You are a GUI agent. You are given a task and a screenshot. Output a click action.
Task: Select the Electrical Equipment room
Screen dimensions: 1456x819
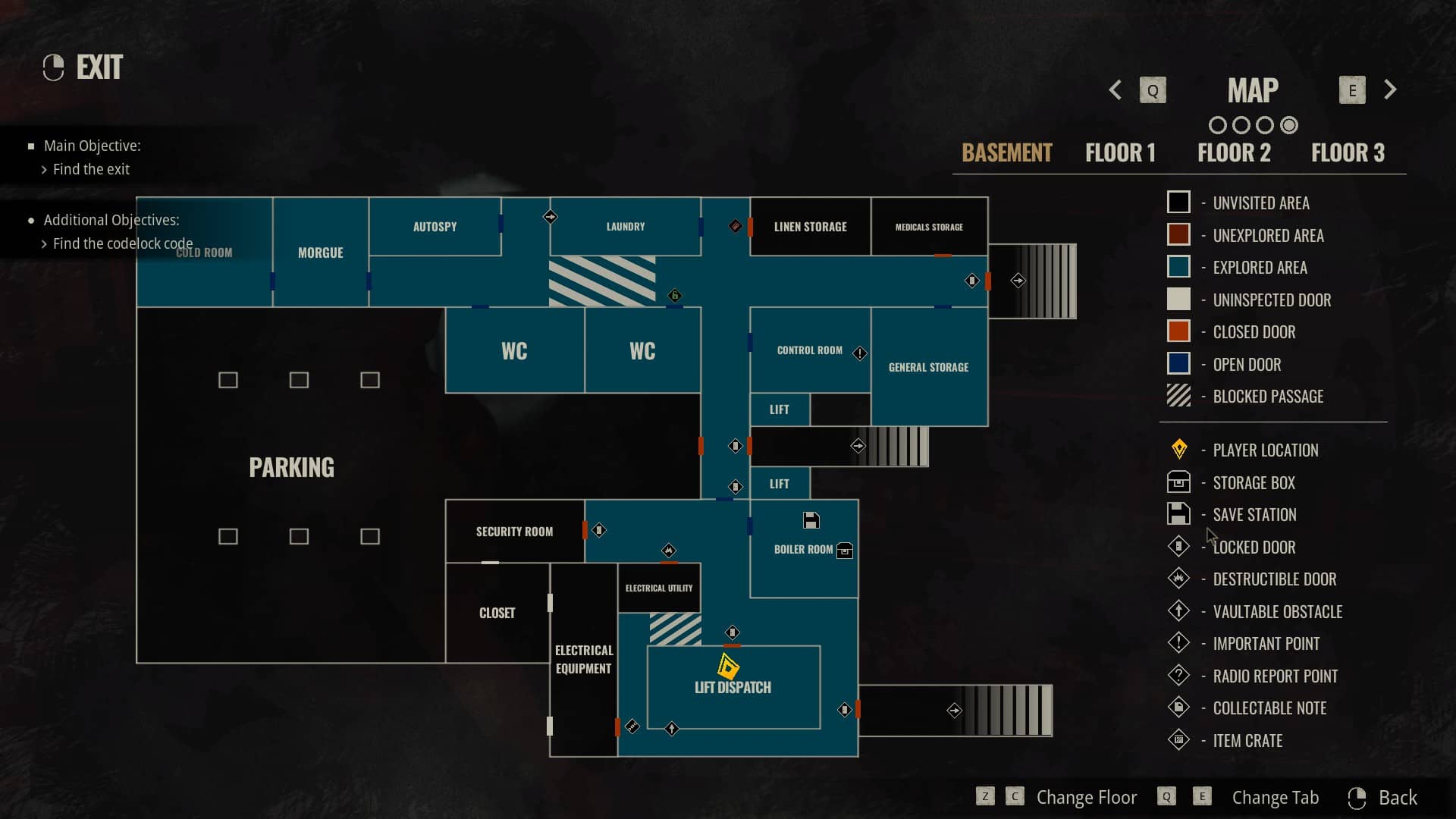pyautogui.click(x=583, y=659)
